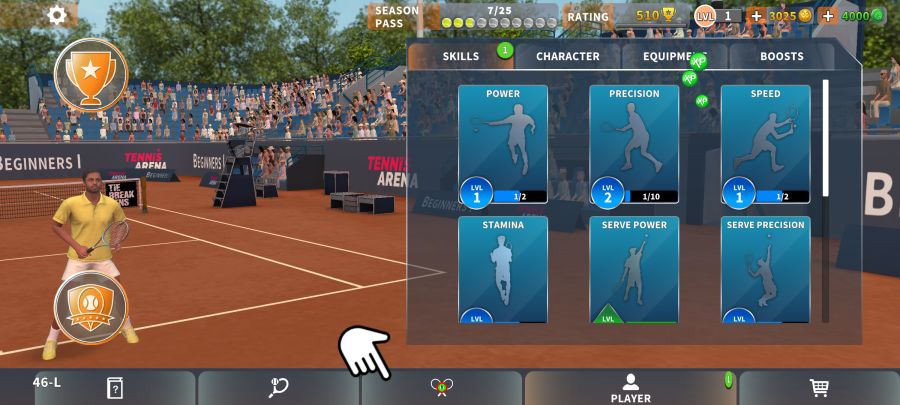Viewport: 900px width, 405px height.
Task: Add more gold coins with plus button
Action: coord(756,16)
